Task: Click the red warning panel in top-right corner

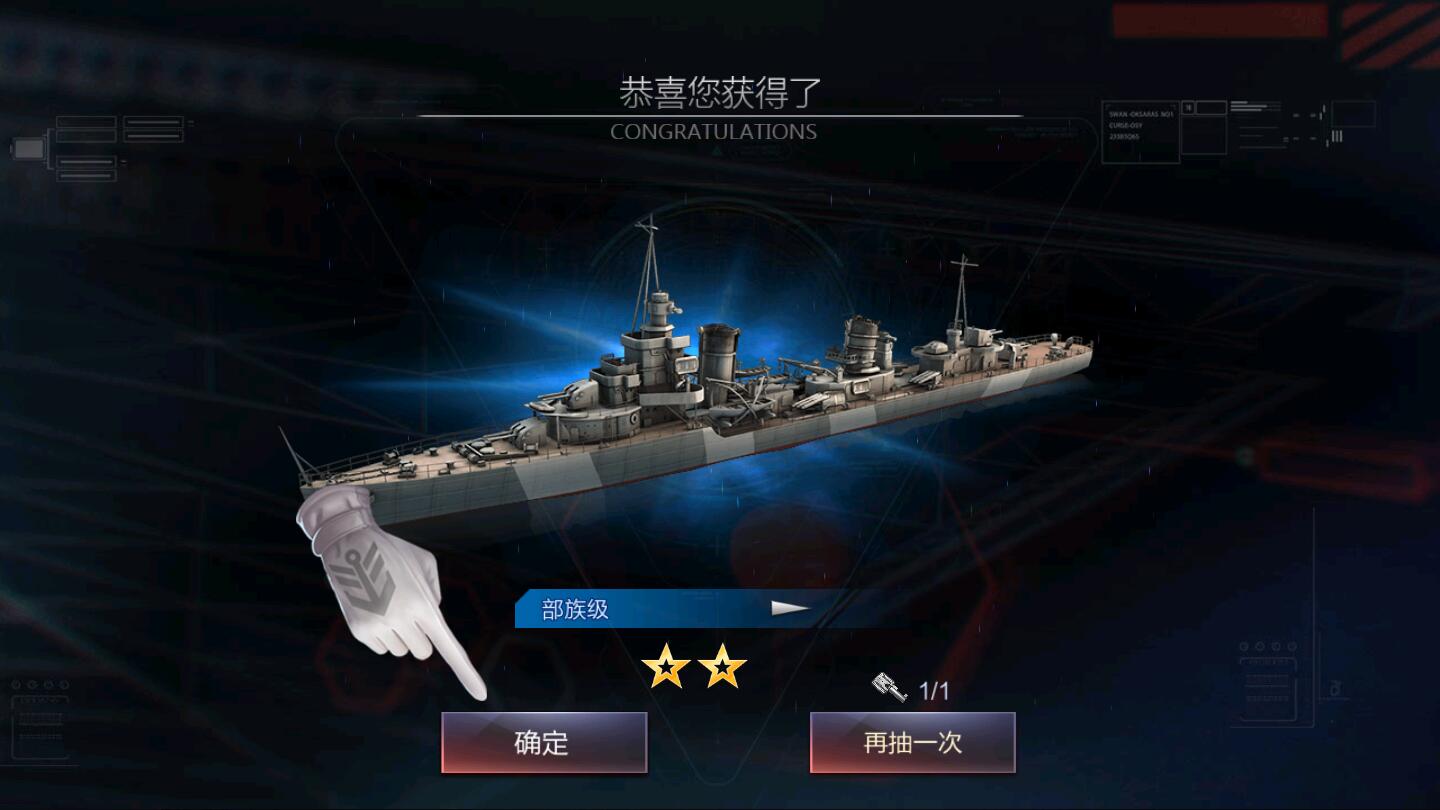Action: point(1220,20)
